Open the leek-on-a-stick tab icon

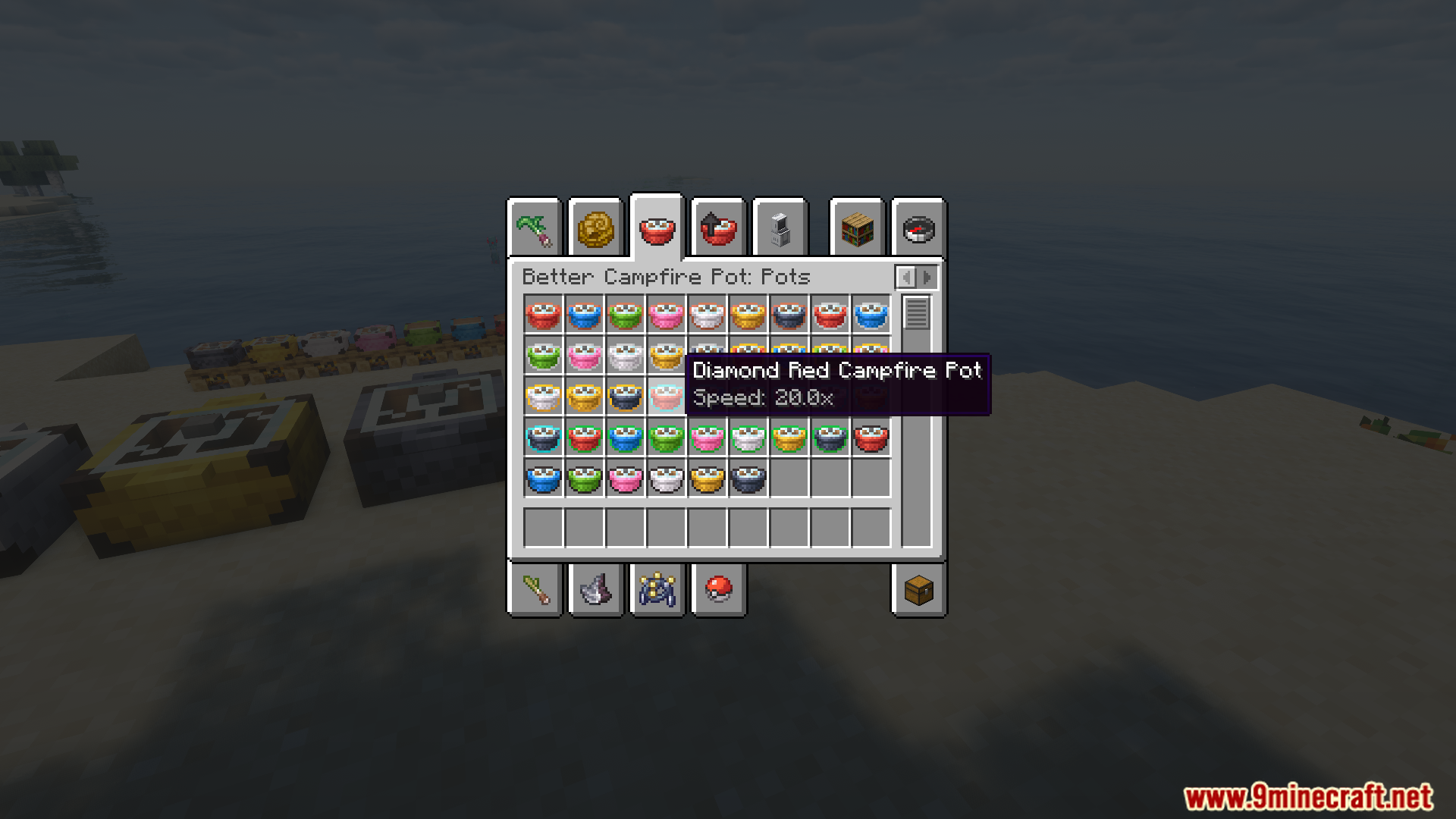click(535, 590)
